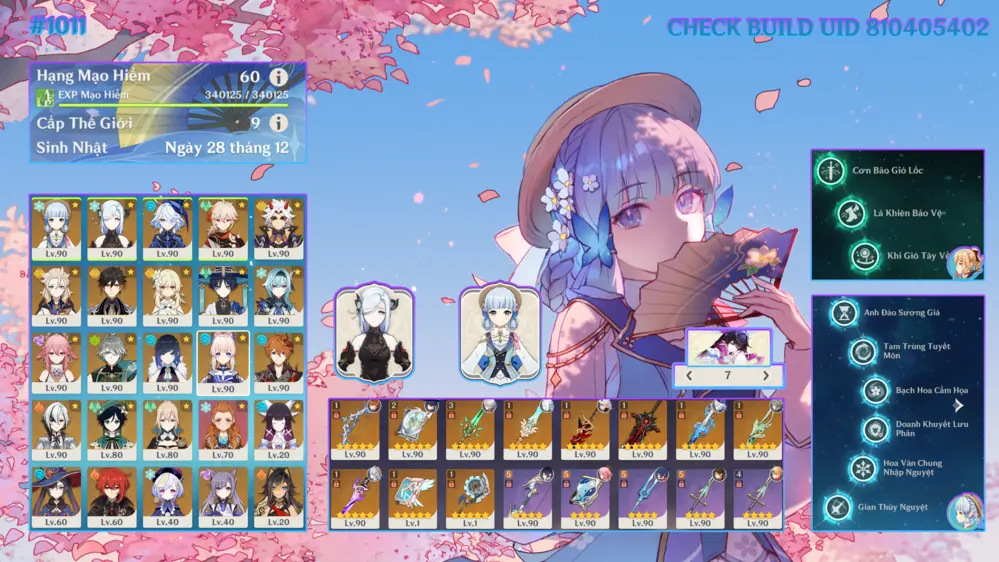
Task: Open the large Ayaka portrait with hat
Action: click(499, 334)
